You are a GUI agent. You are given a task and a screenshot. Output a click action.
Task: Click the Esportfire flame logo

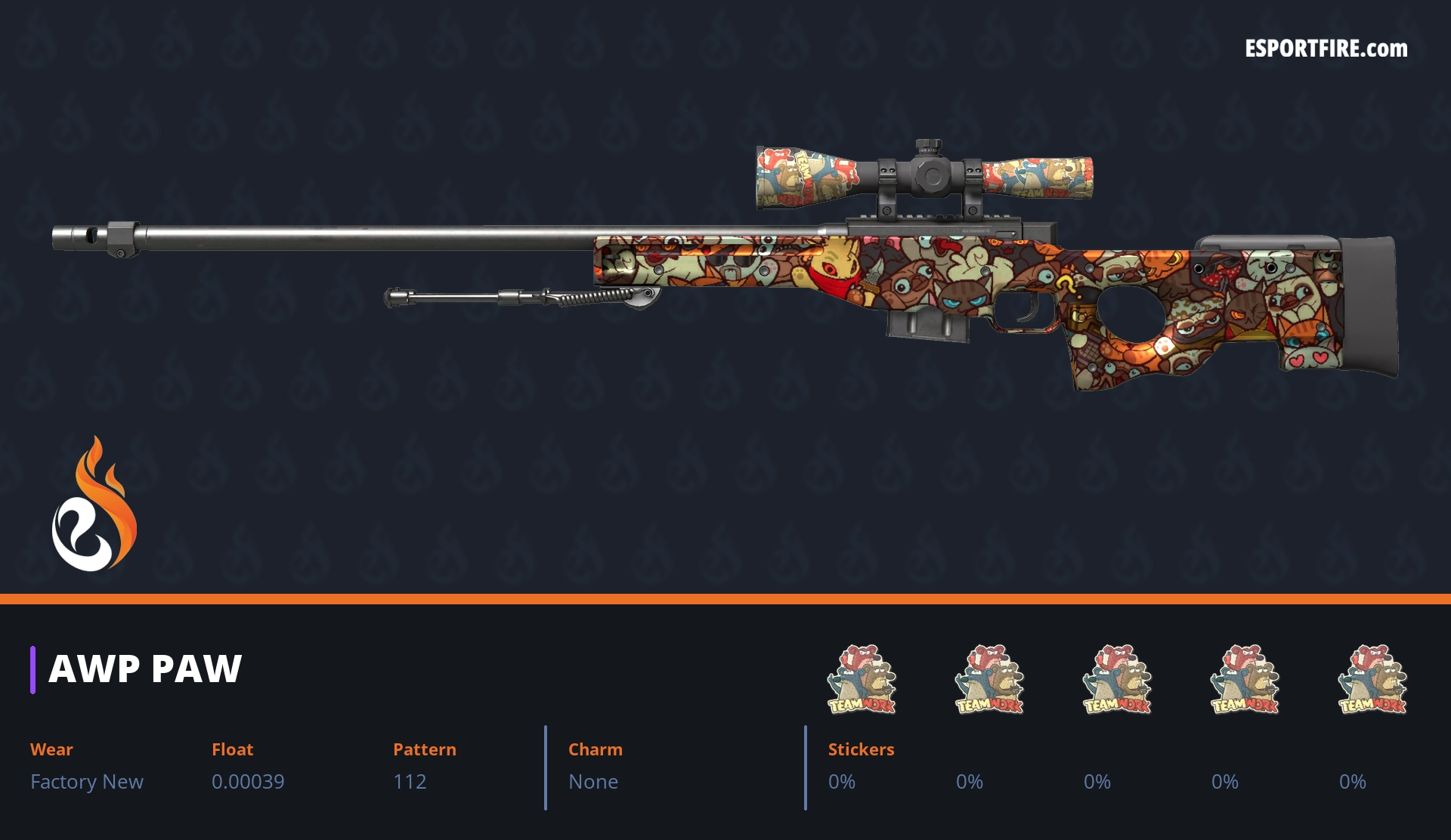[x=94, y=505]
